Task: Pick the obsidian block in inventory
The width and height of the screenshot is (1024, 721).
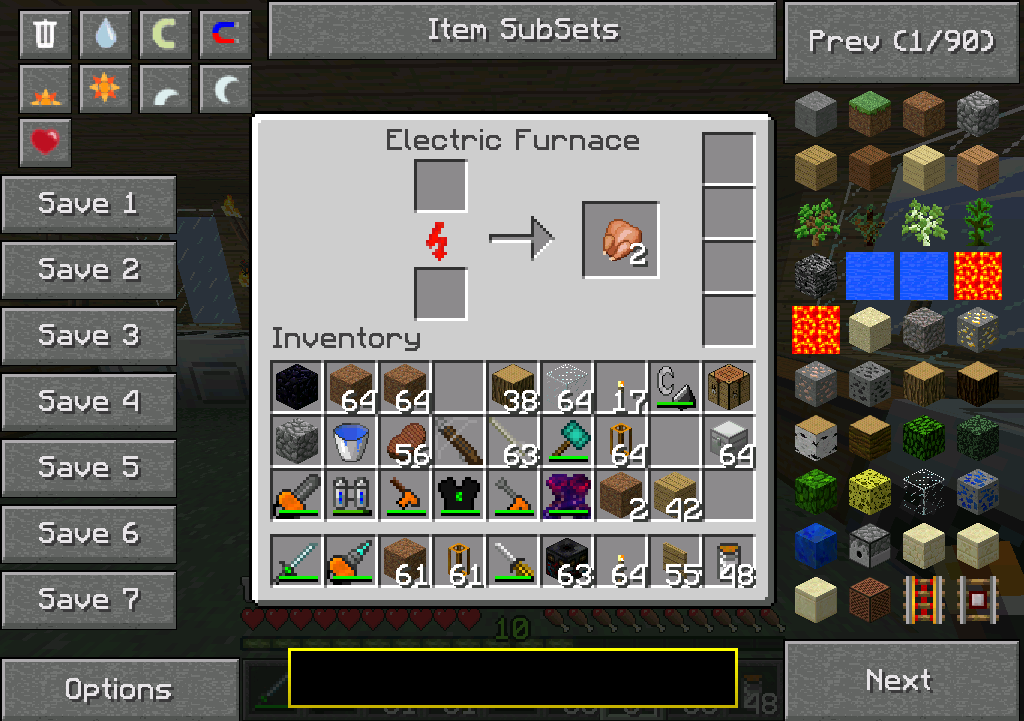Action: 297,387
